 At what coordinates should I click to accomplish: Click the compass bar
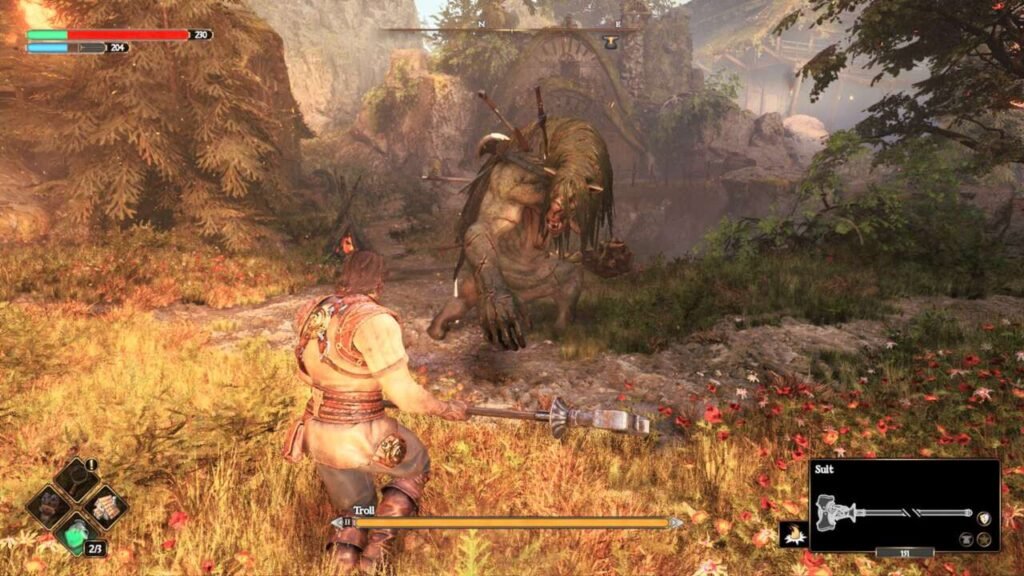(x=510, y=31)
